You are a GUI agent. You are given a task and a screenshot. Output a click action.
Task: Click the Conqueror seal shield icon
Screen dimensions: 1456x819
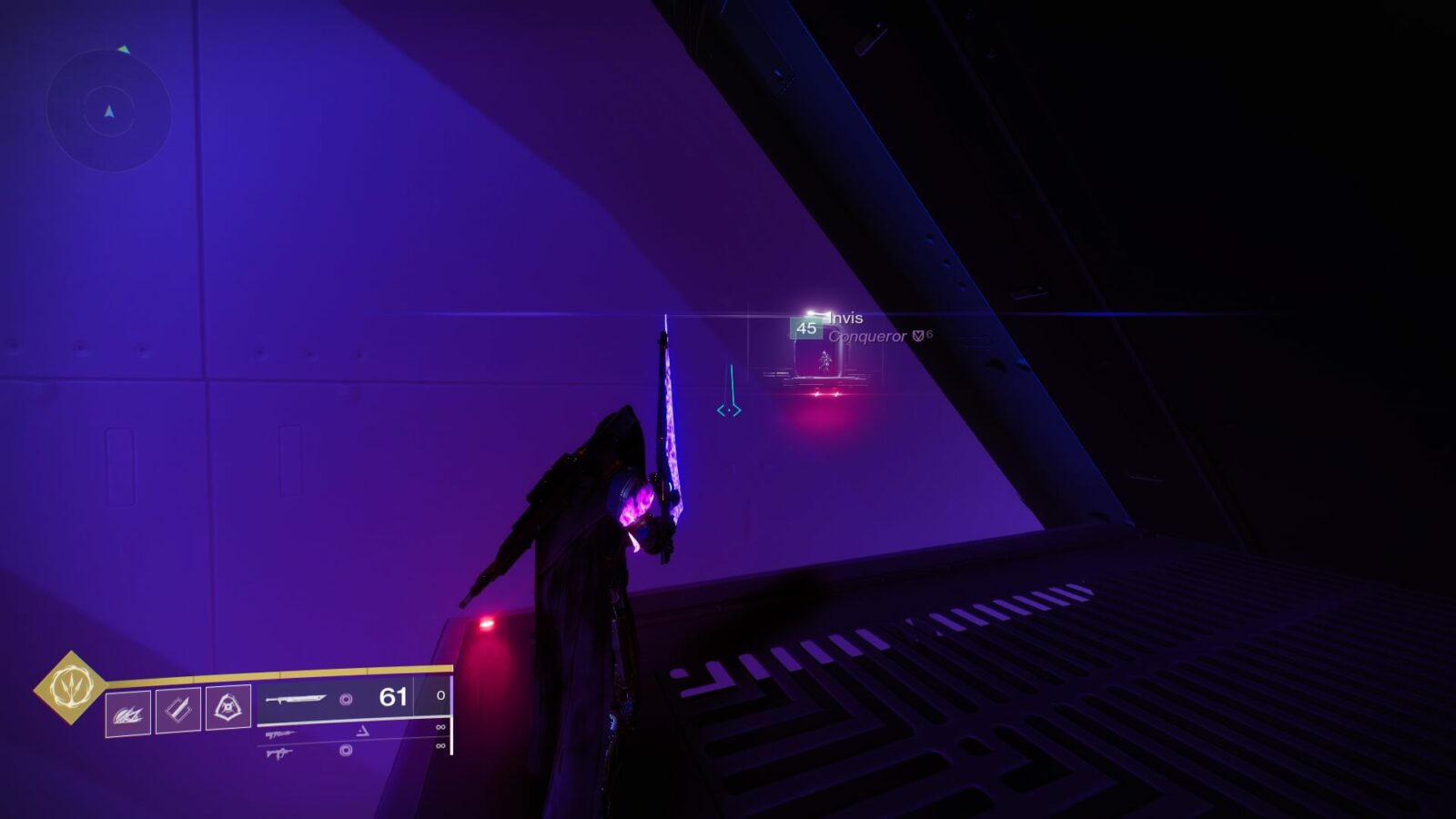(x=917, y=335)
